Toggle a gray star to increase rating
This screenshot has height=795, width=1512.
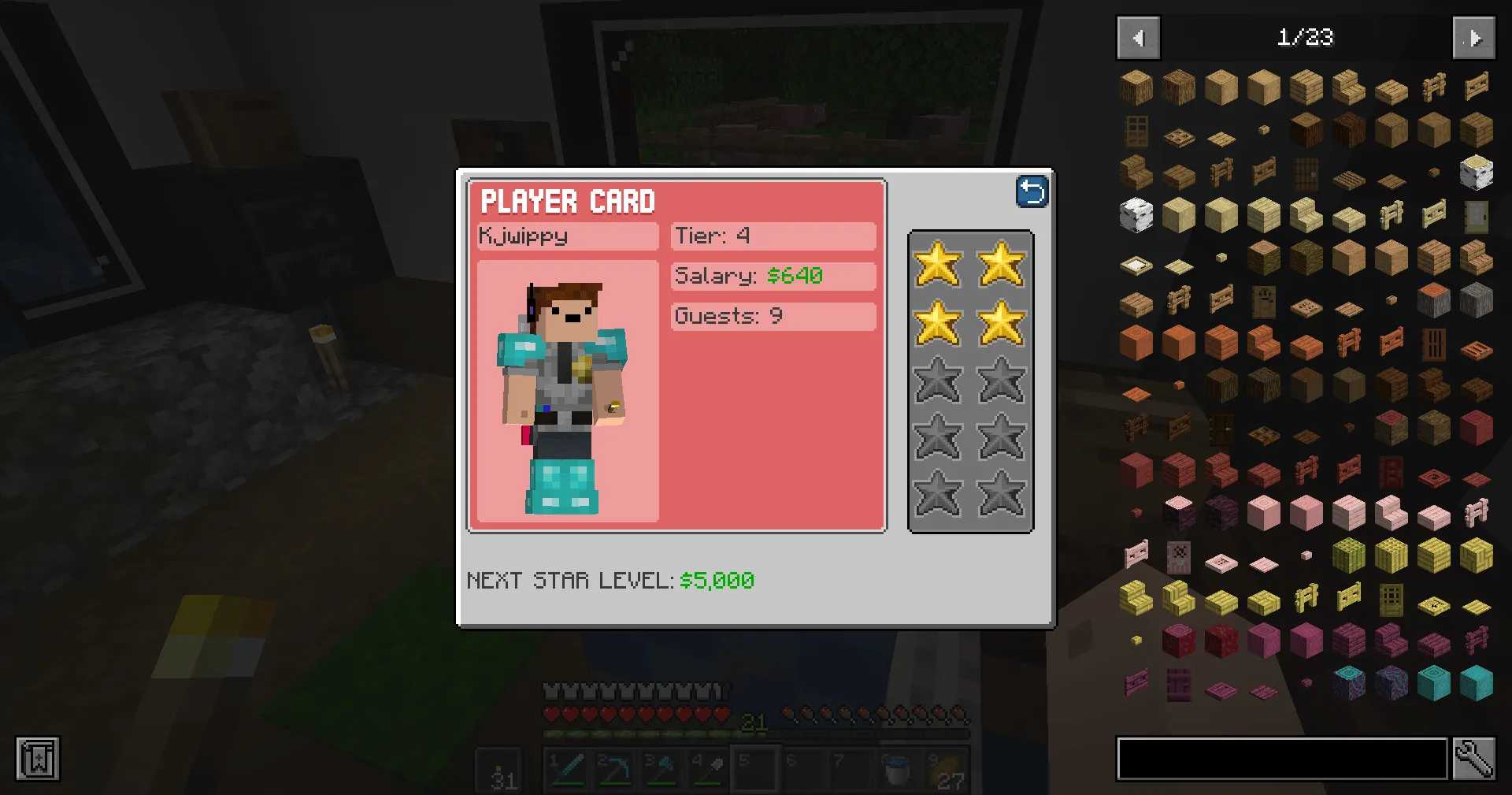click(939, 381)
